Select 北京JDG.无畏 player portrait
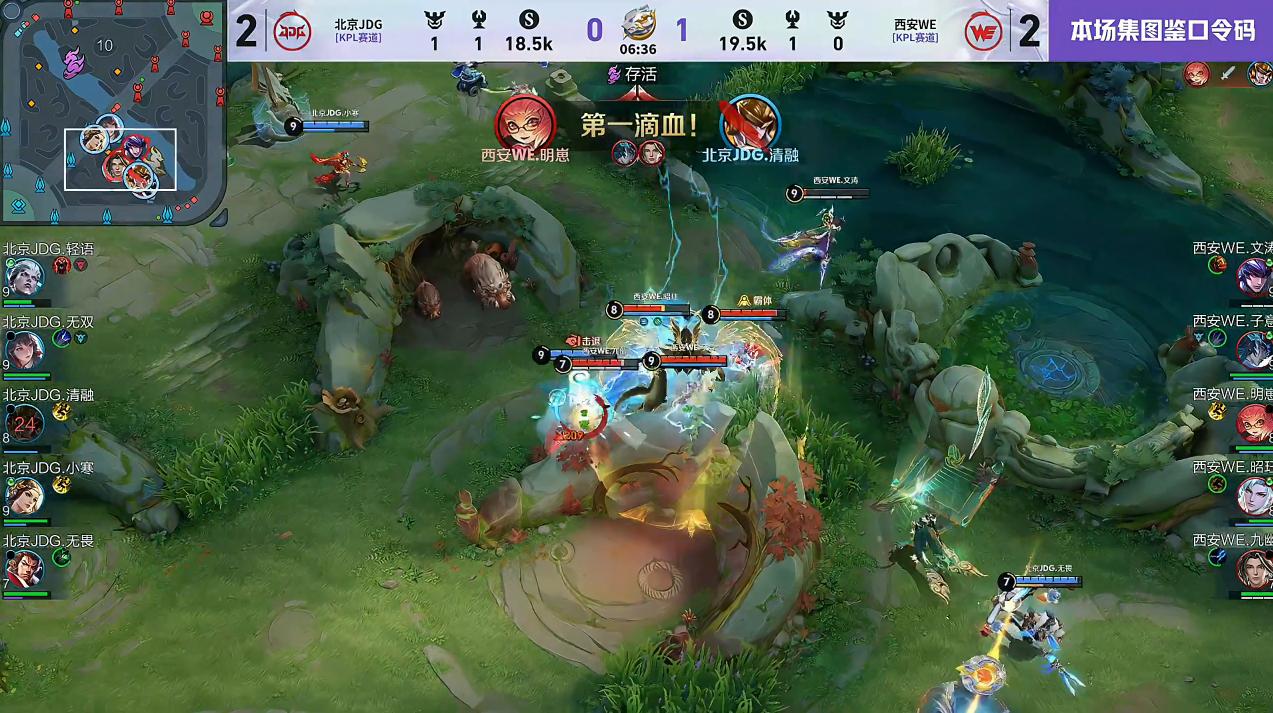Viewport: 1273px width, 713px height. (x=24, y=568)
